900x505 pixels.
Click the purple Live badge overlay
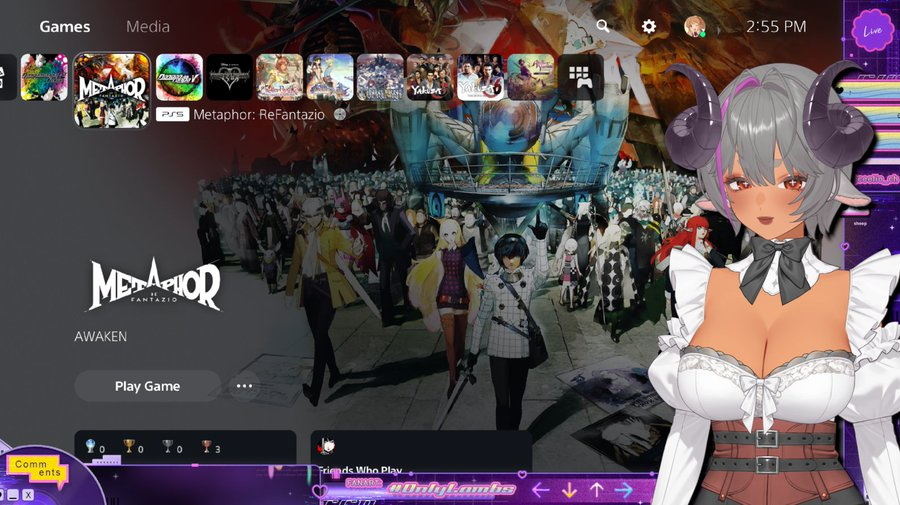(x=872, y=31)
